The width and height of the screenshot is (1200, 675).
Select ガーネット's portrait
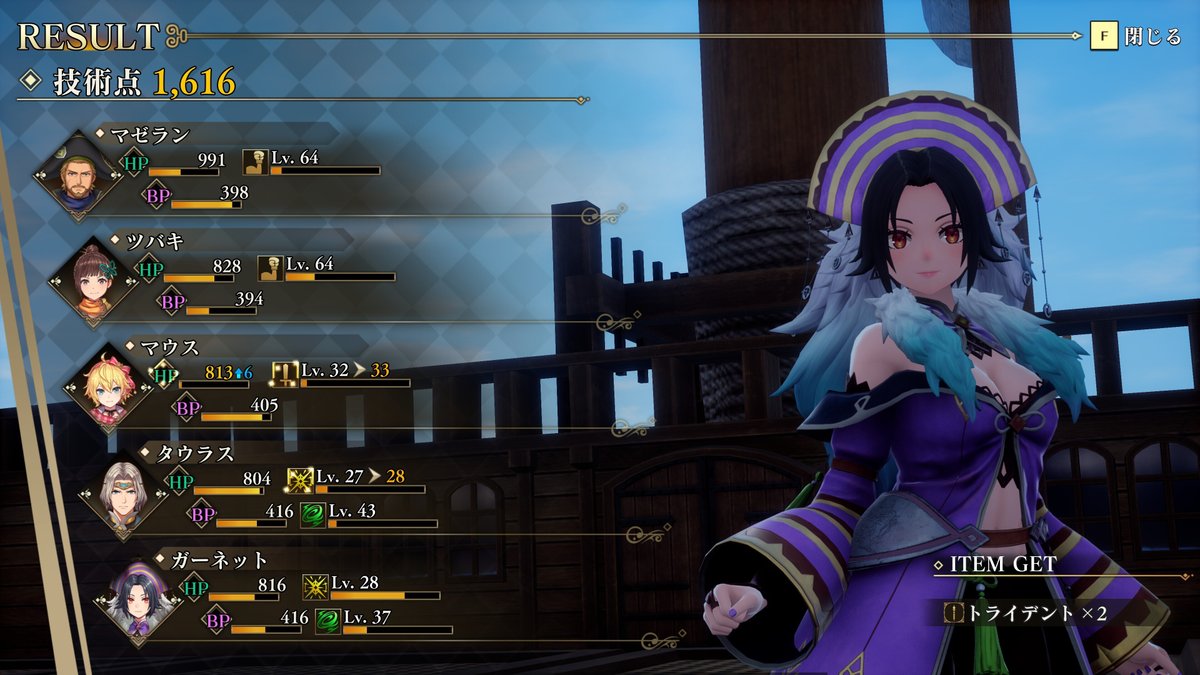[x=136, y=601]
